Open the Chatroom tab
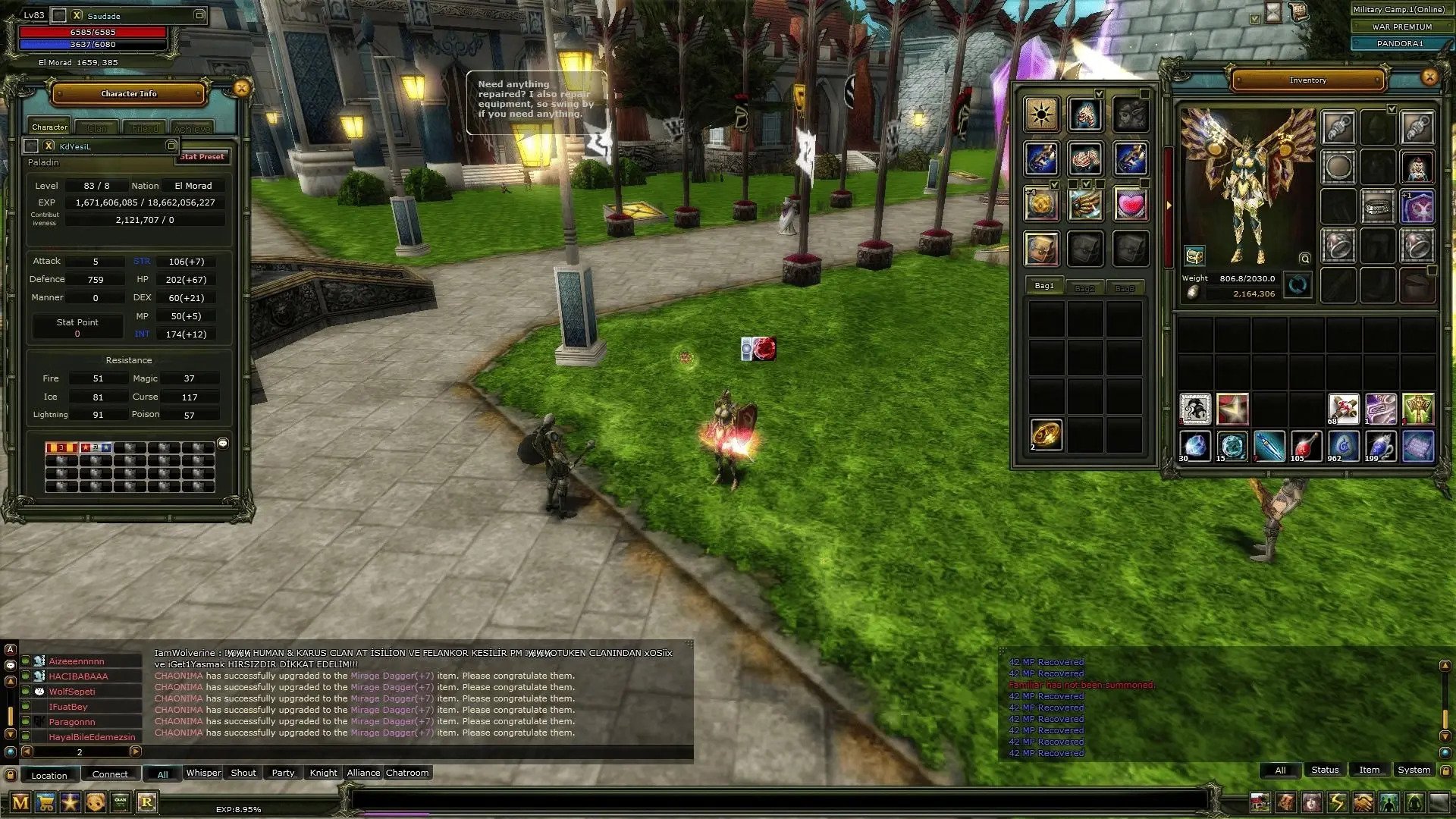Image resolution: width=1456 pixels, height=819 pixels. coord(407,773)
